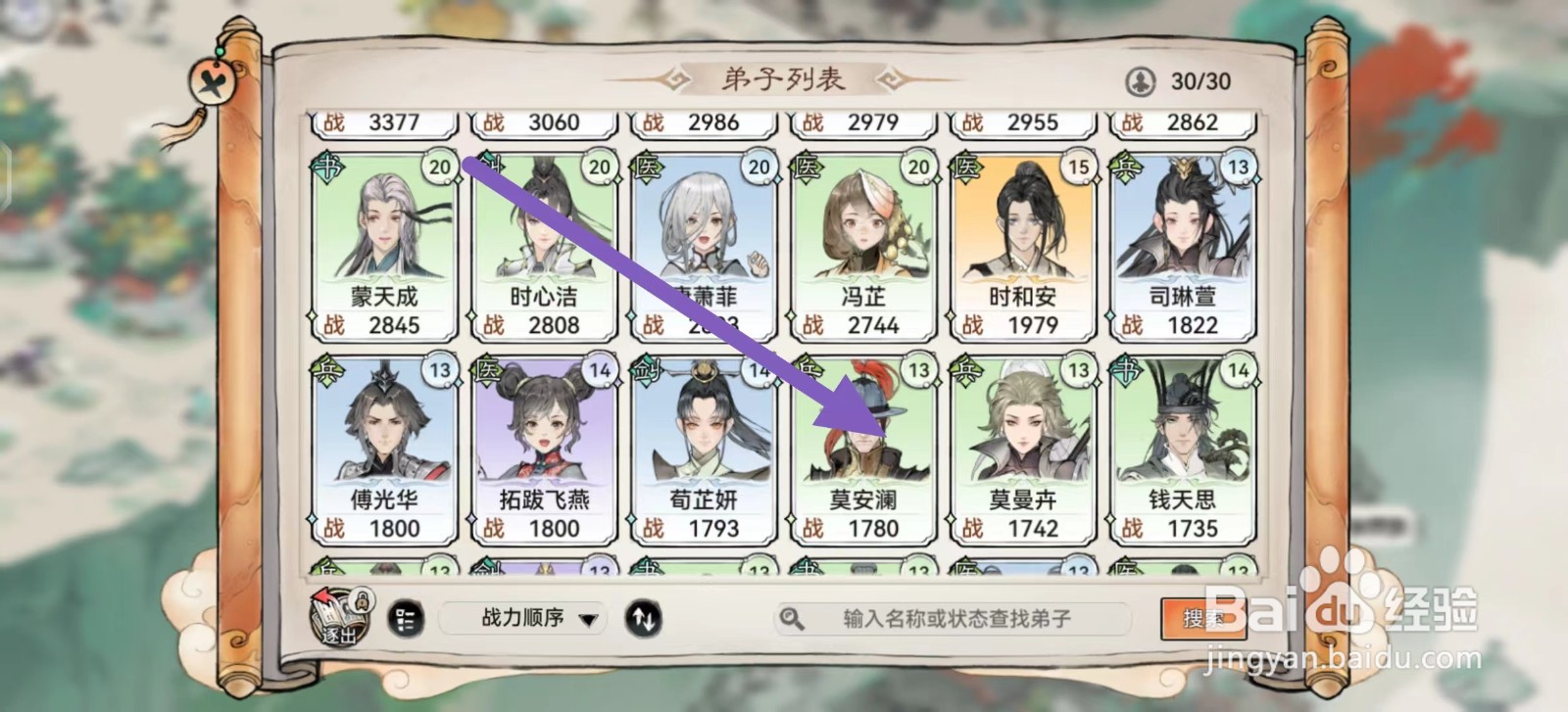Expand the 剑 badge on 荀芷妍's card
The height and width of the screenshot is (712, 1568).
(648, 369)
